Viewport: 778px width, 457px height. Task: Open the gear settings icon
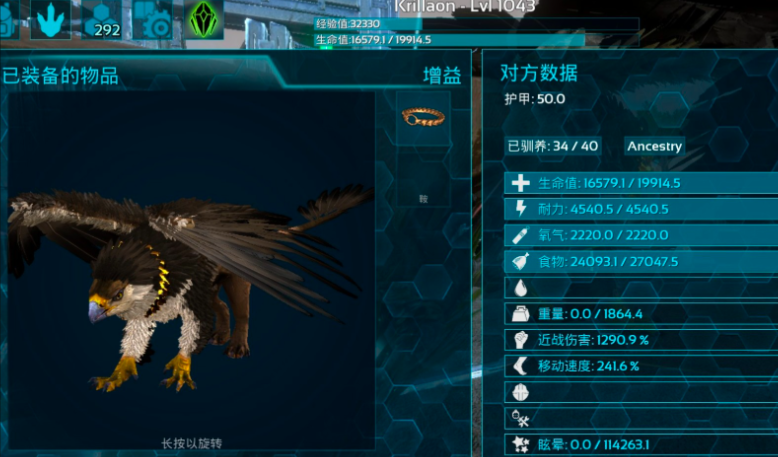click(155, 18)
